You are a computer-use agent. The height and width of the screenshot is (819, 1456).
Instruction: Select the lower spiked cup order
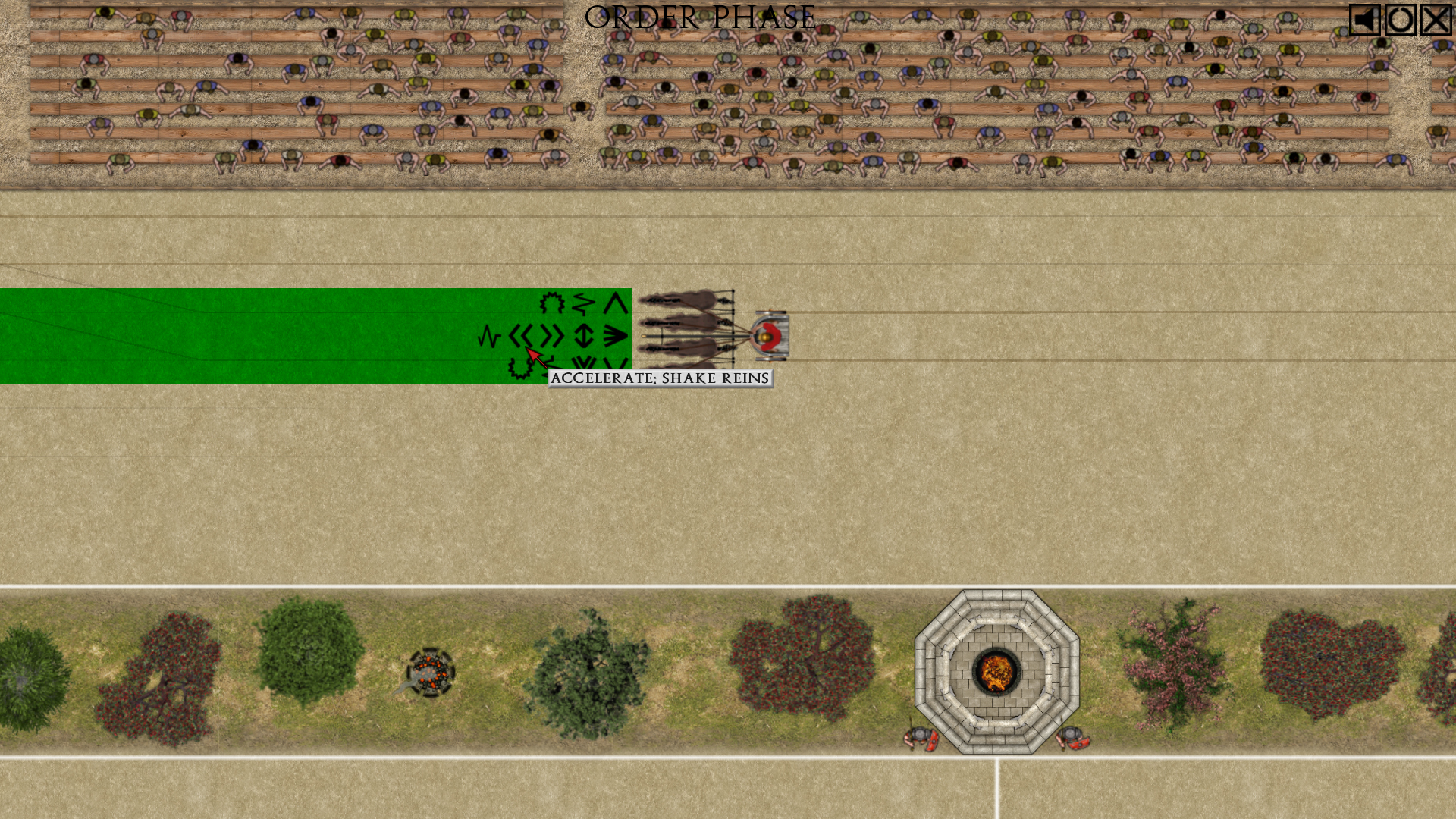coord(520,369)
